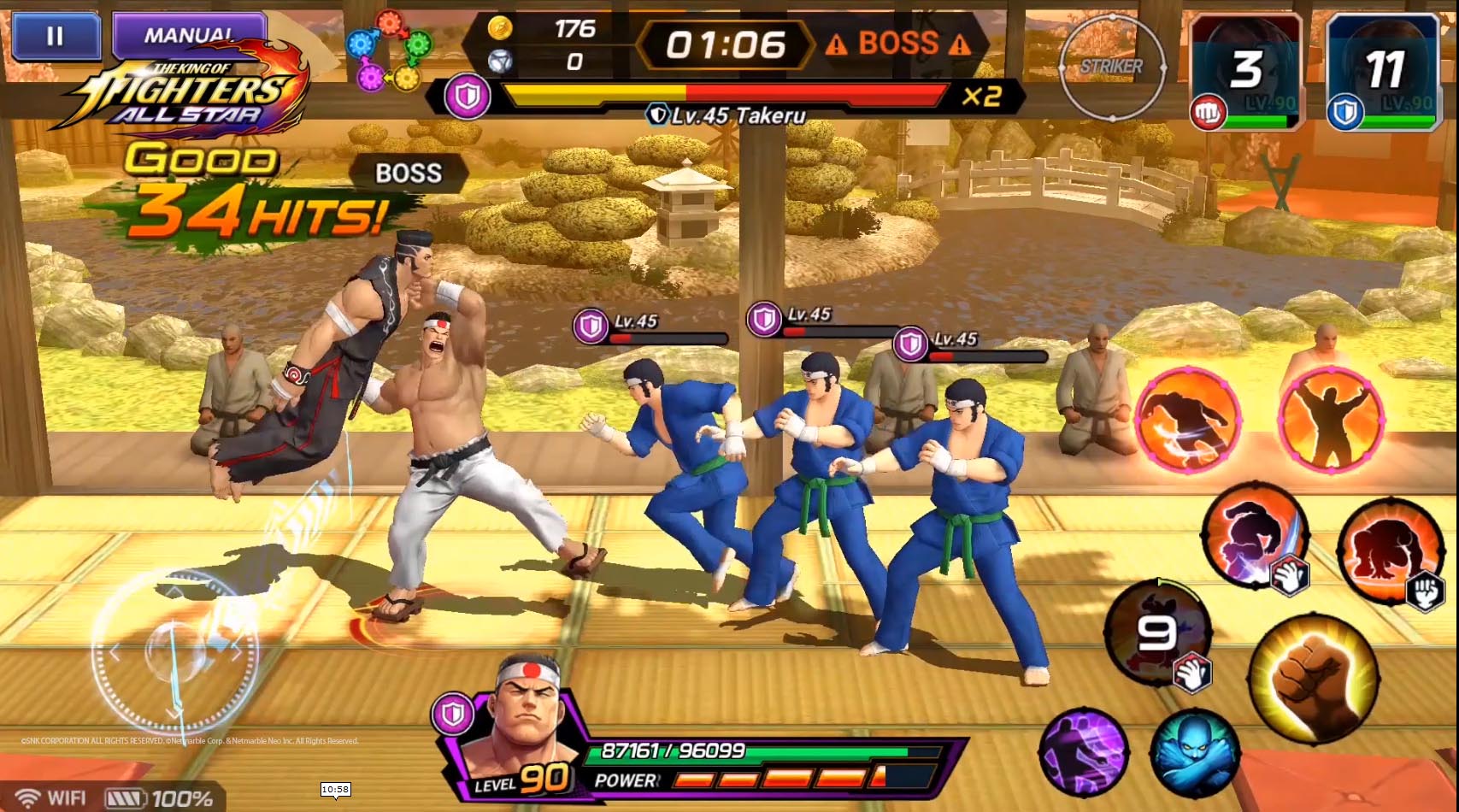Viewport: 1459px width, 812px height.
Task: Toggle the MANUAL control mode
Action: pos(189,35)
